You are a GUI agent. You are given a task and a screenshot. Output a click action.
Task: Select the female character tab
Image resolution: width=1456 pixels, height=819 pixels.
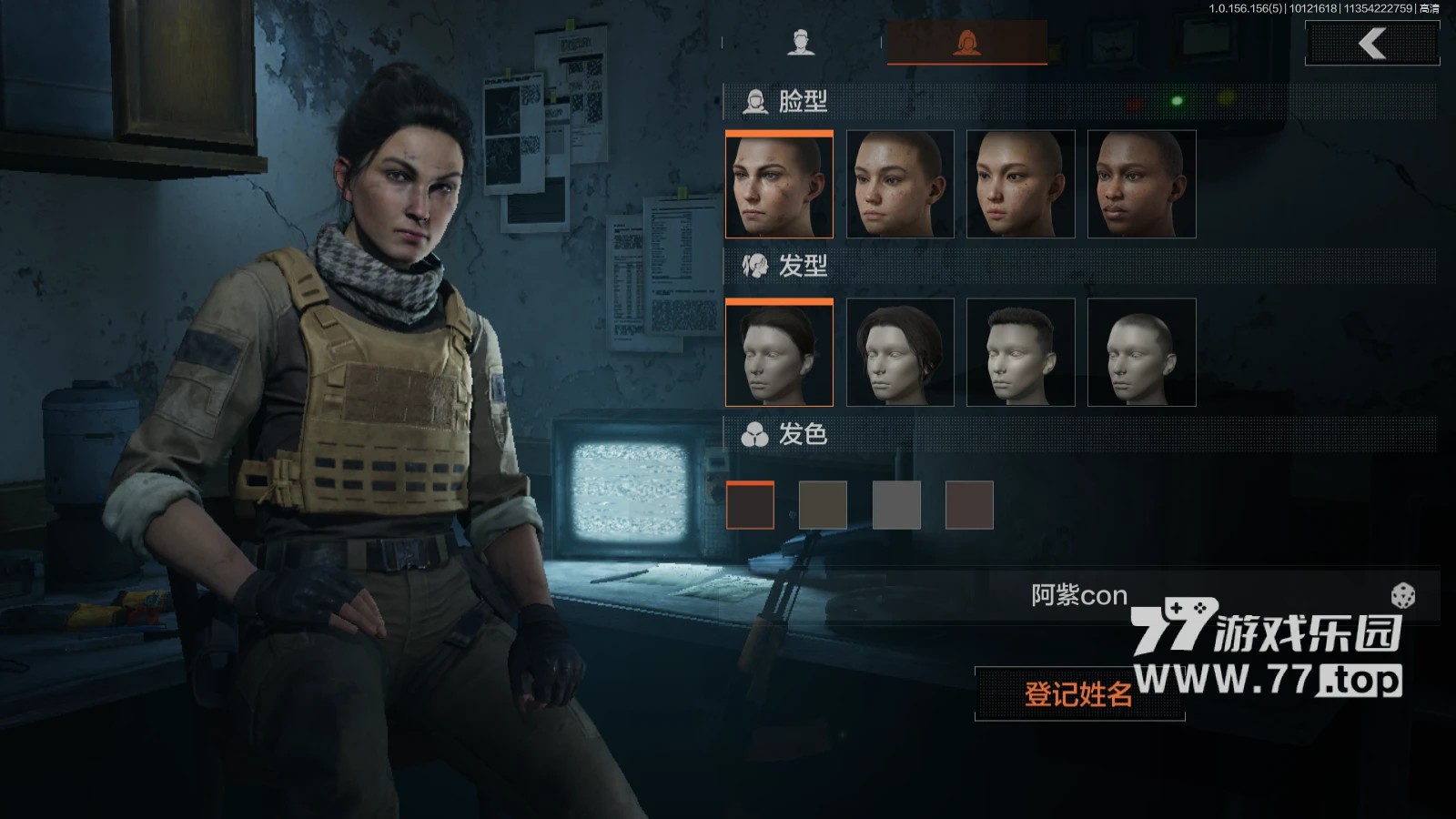pyautogui.click(x=966, y=43)
